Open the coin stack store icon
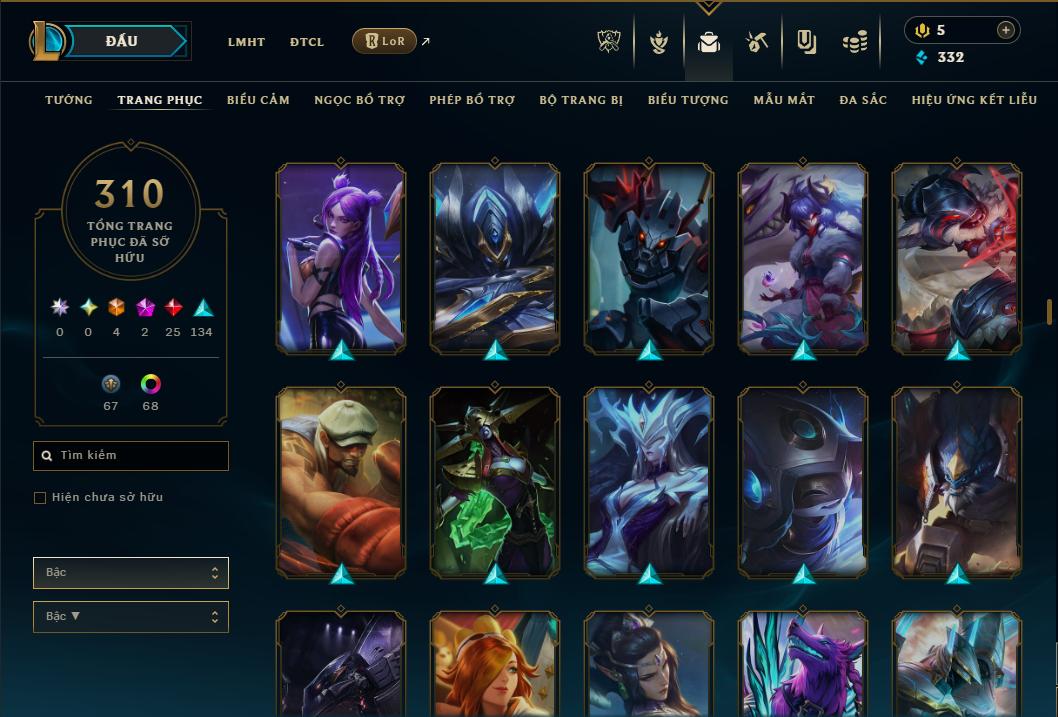Image resolution: width=1058 pixels, height=717 pixels. pyautogui.click(x=854, y=42)
